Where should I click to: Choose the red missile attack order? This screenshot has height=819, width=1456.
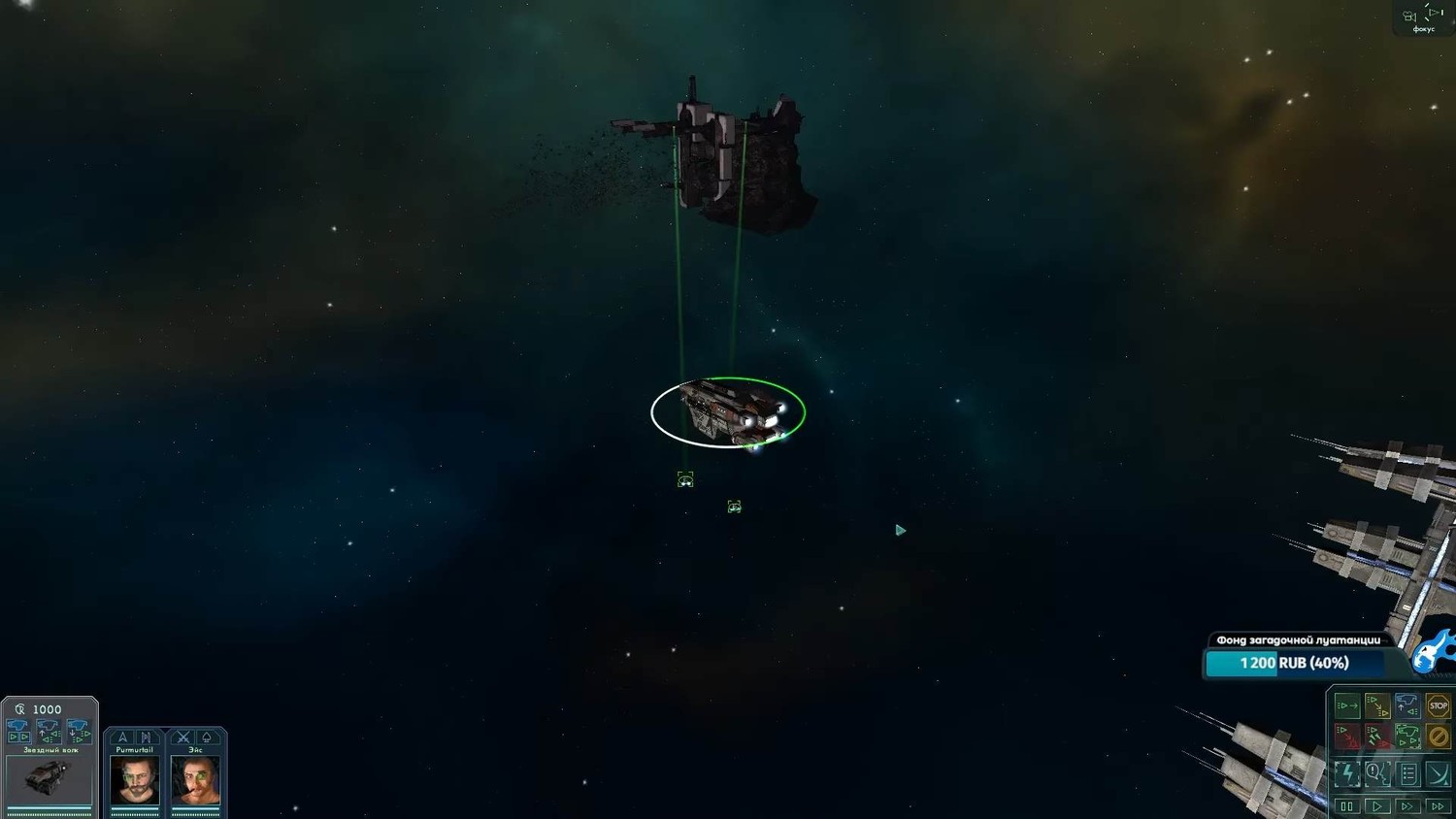pos(1376,737)
